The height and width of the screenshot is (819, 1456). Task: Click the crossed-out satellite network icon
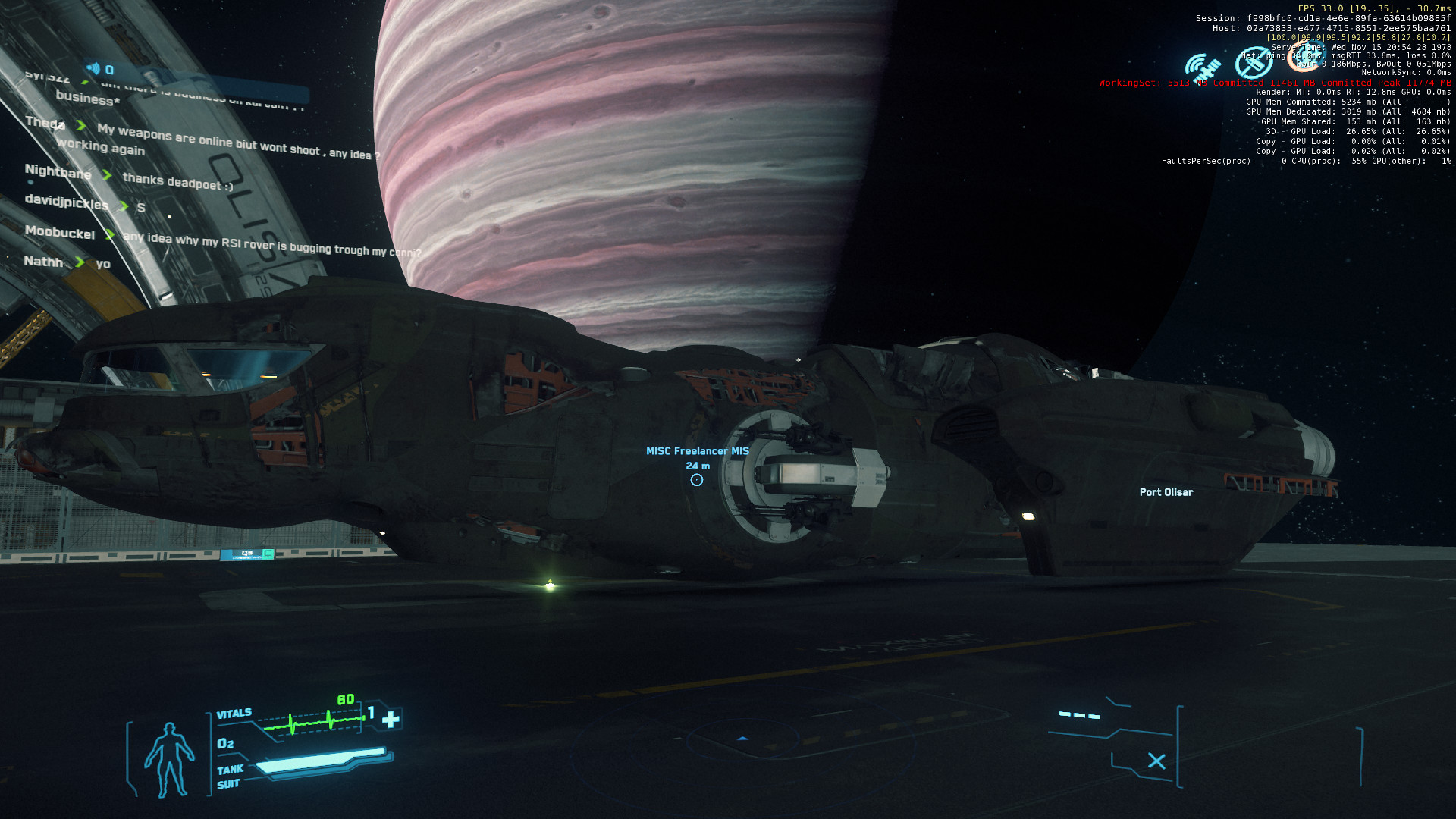click(1254, 64)
